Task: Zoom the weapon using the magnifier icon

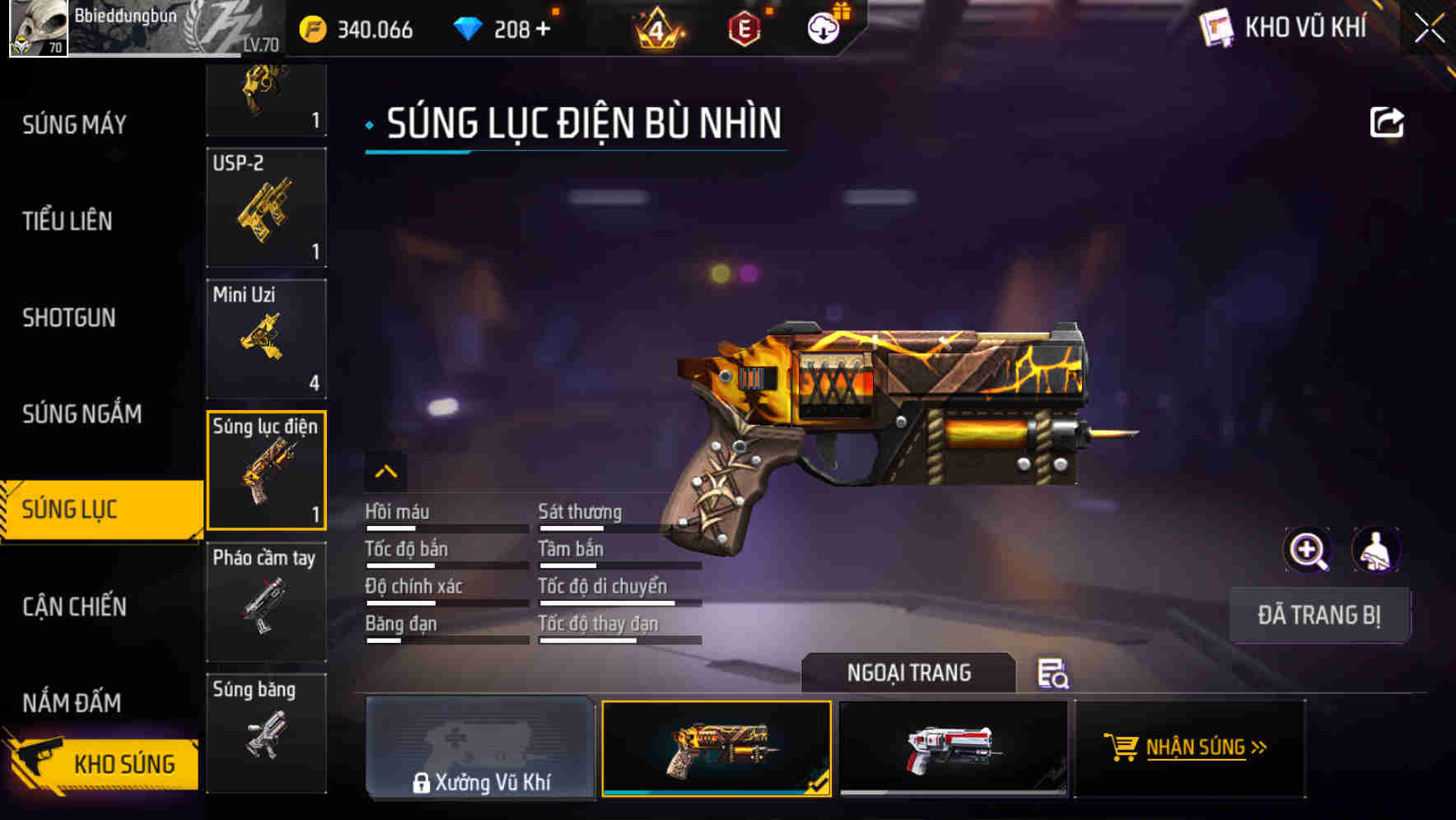Action: coord(1308,550)
